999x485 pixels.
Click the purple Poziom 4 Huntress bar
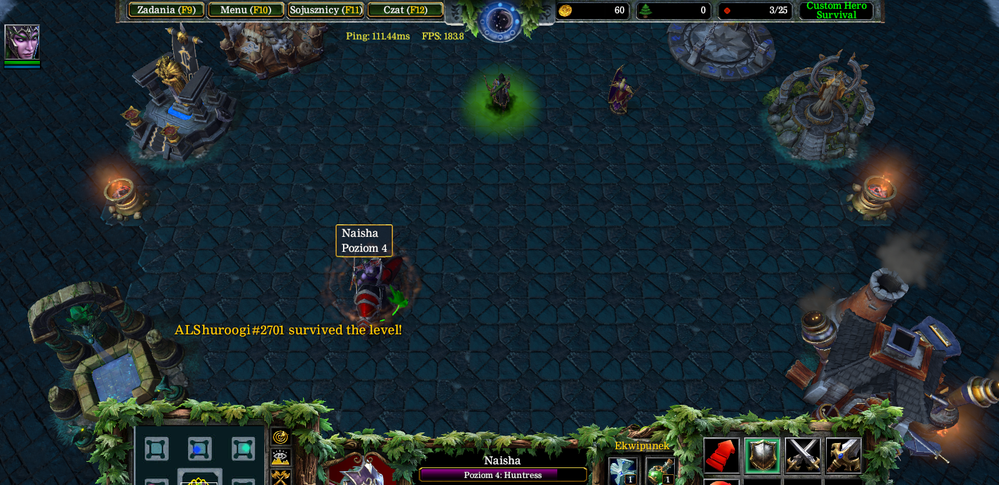503,474
